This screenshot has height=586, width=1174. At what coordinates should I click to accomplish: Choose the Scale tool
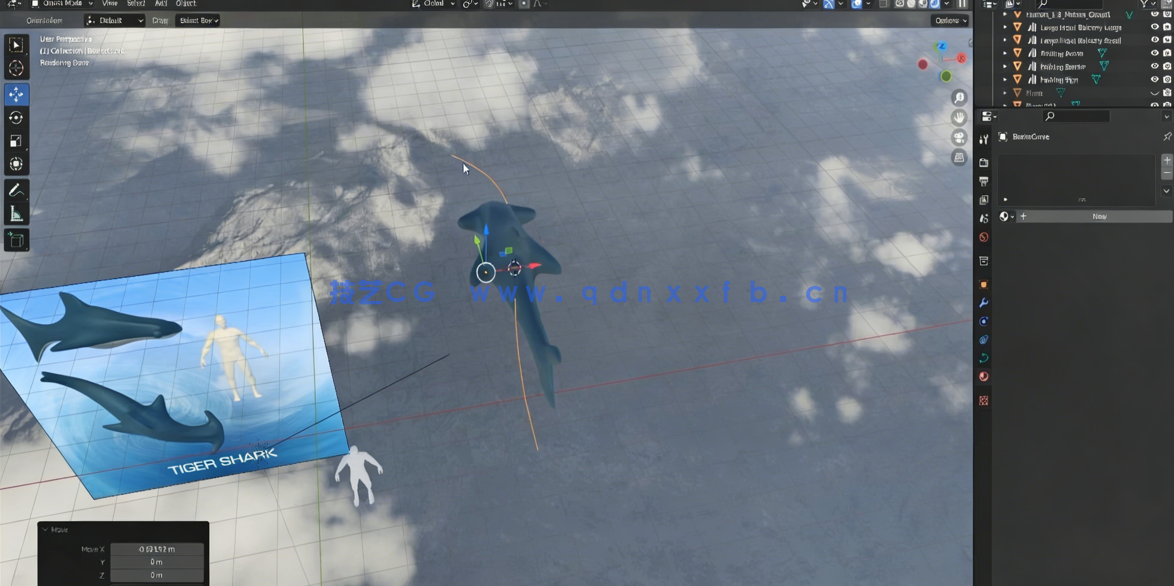pos(16,141)
